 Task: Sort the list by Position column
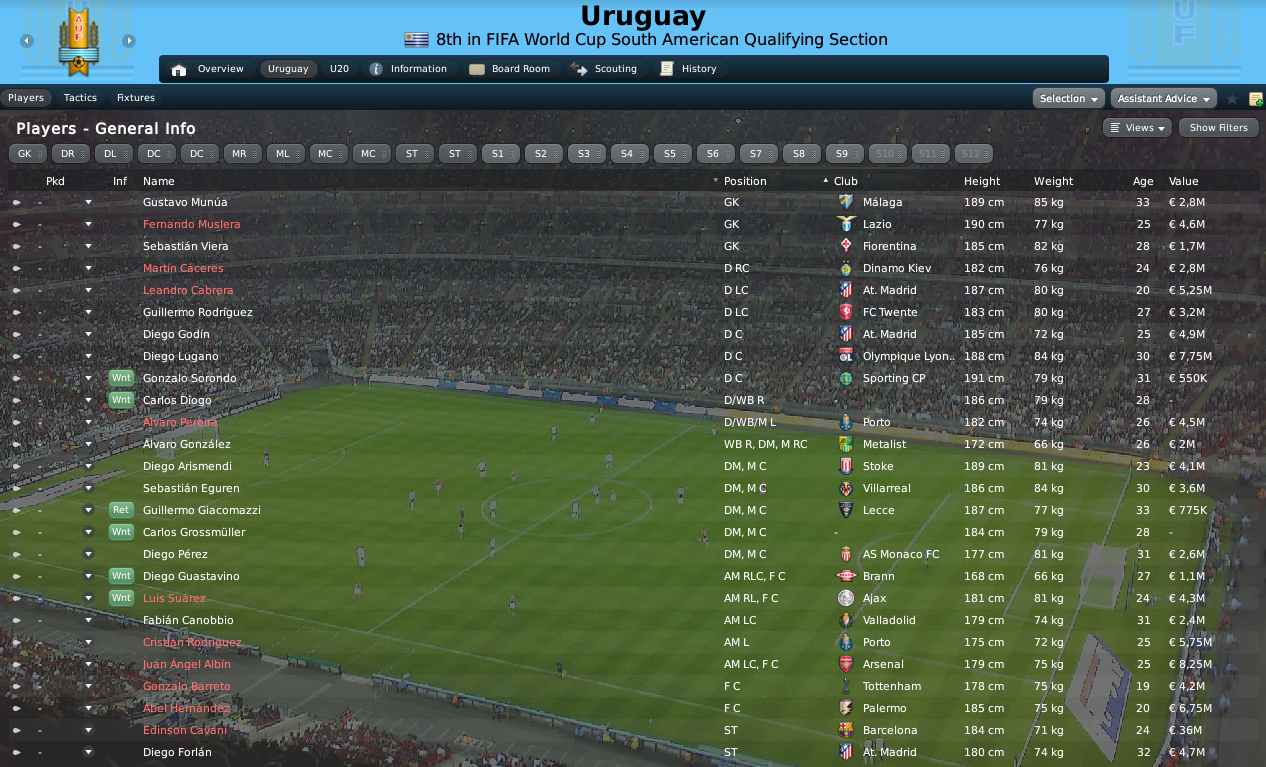coord(745,181)
